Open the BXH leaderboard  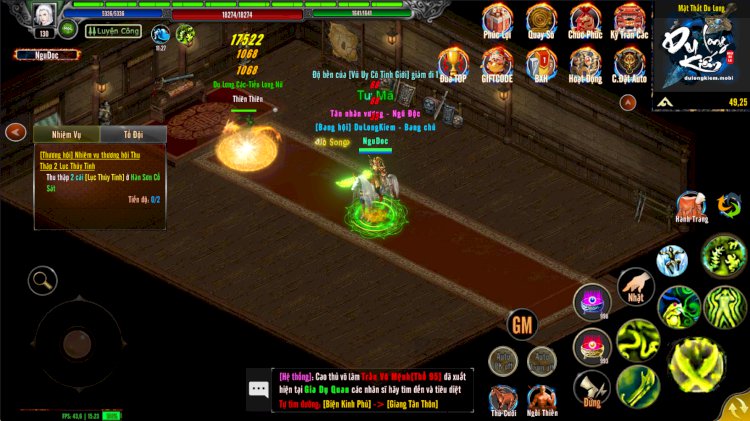coord(542,64)
